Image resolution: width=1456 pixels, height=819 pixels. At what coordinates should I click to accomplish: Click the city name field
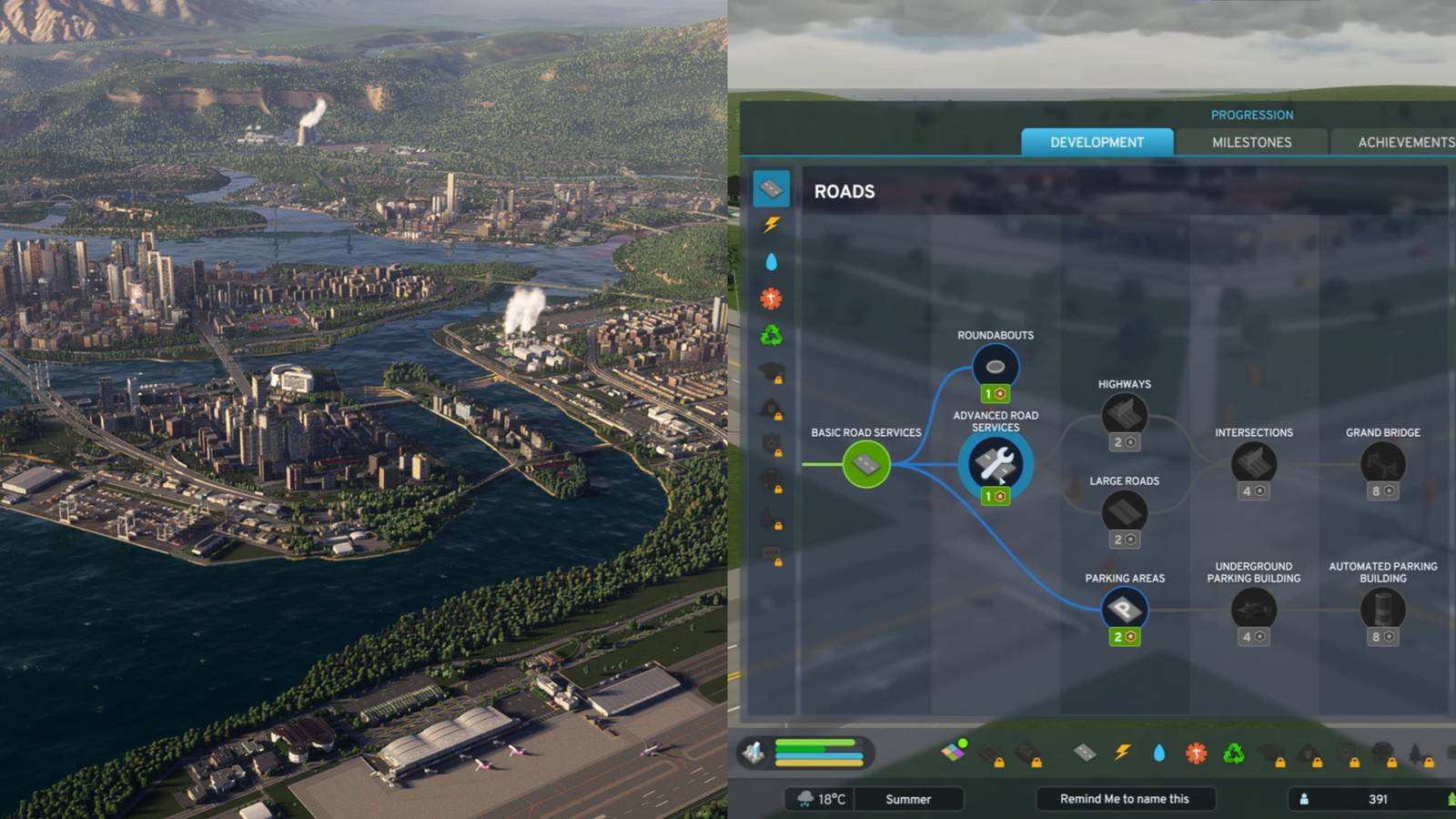(x=1125, y=799)
